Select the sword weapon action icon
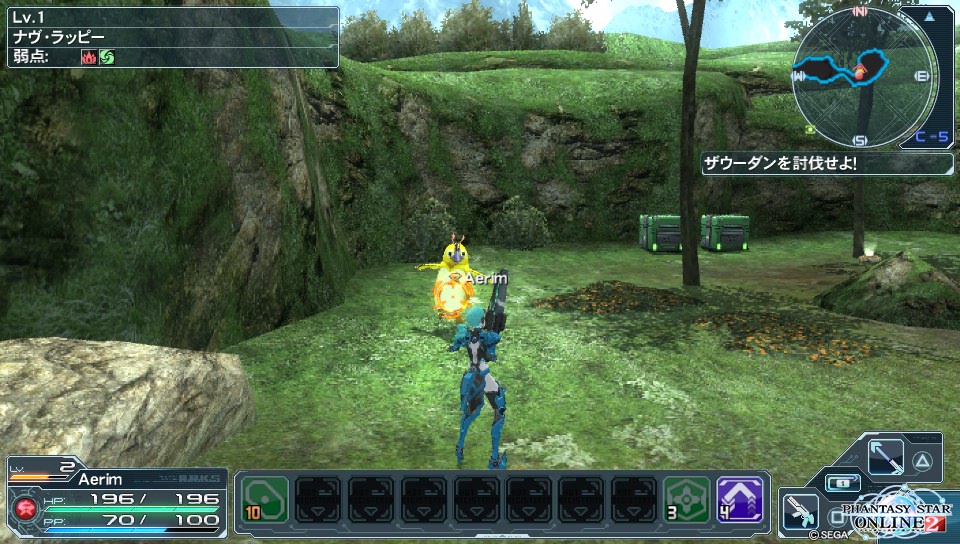The height and width of the screenshot is (544, 960). click(x=886, y=459)
